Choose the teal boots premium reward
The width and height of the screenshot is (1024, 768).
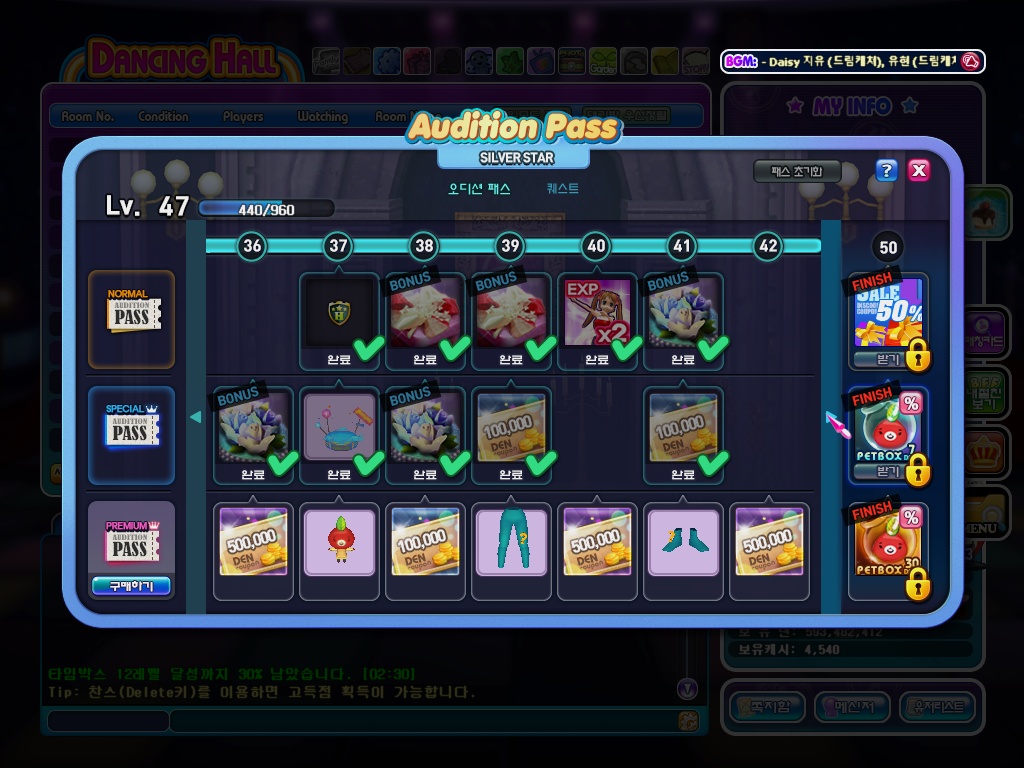tap(683, 541)
